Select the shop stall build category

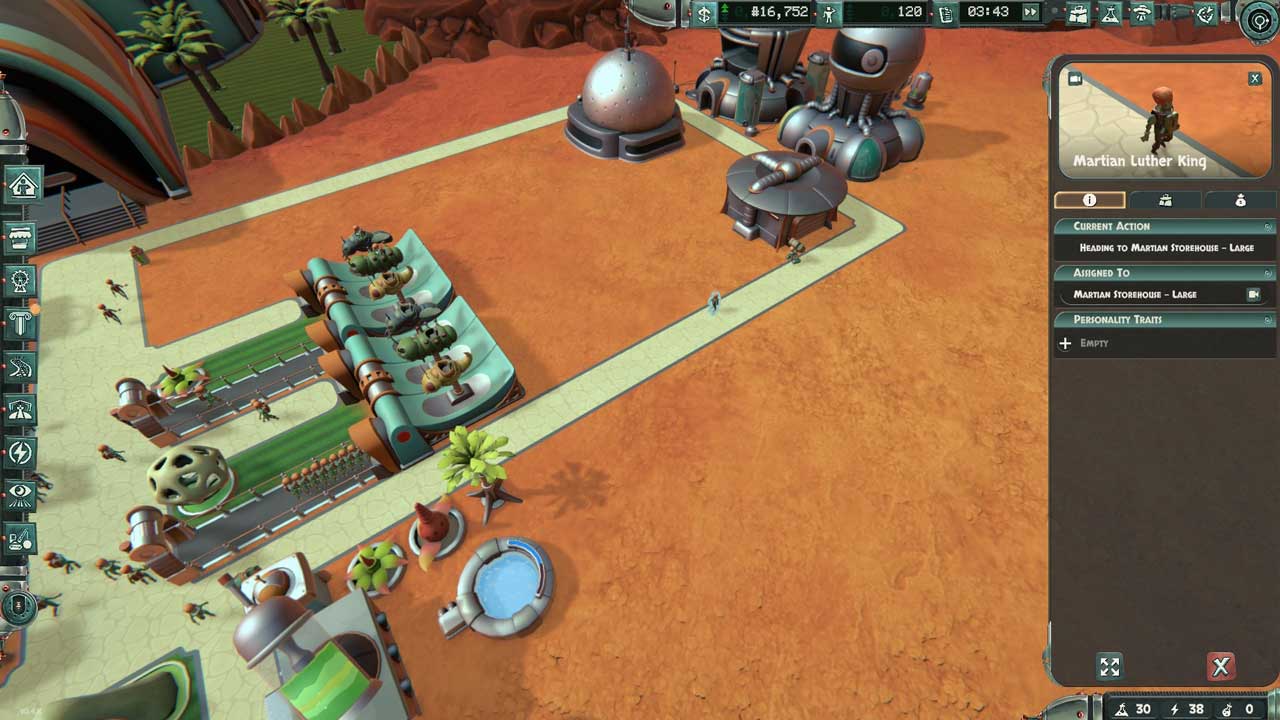22,238
